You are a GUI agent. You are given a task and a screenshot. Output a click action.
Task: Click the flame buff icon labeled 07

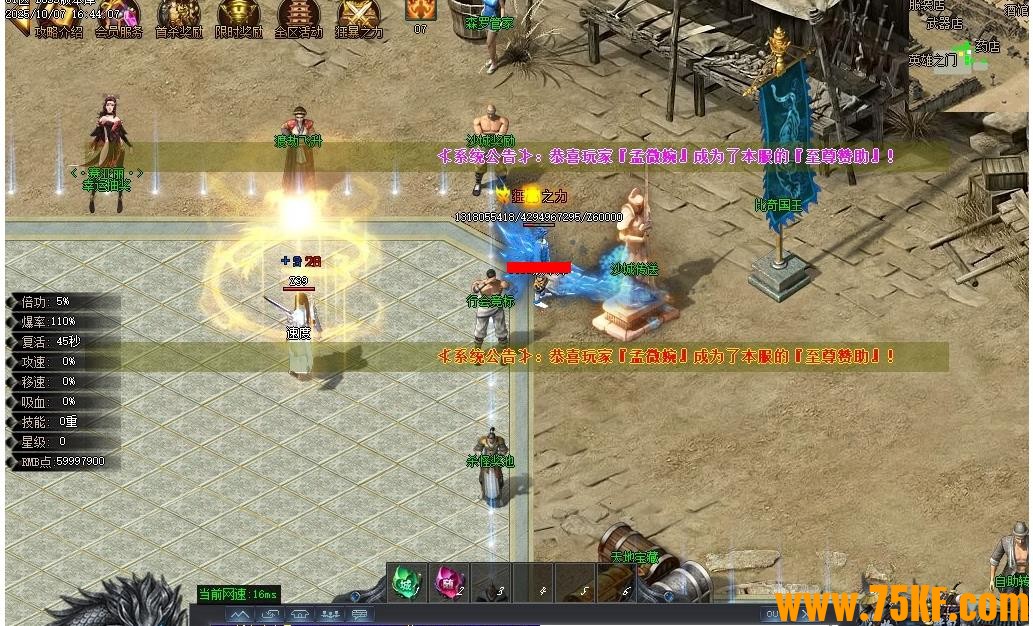coord(420,10)
